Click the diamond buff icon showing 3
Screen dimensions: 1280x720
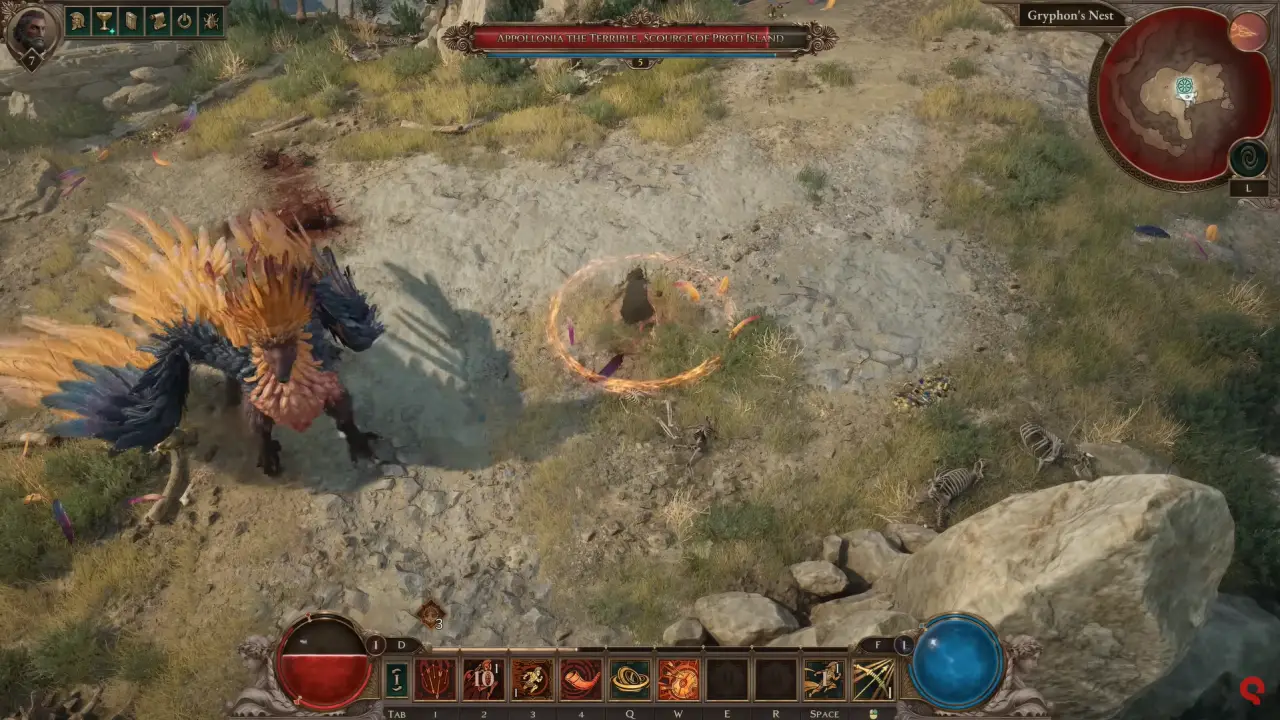431,614
